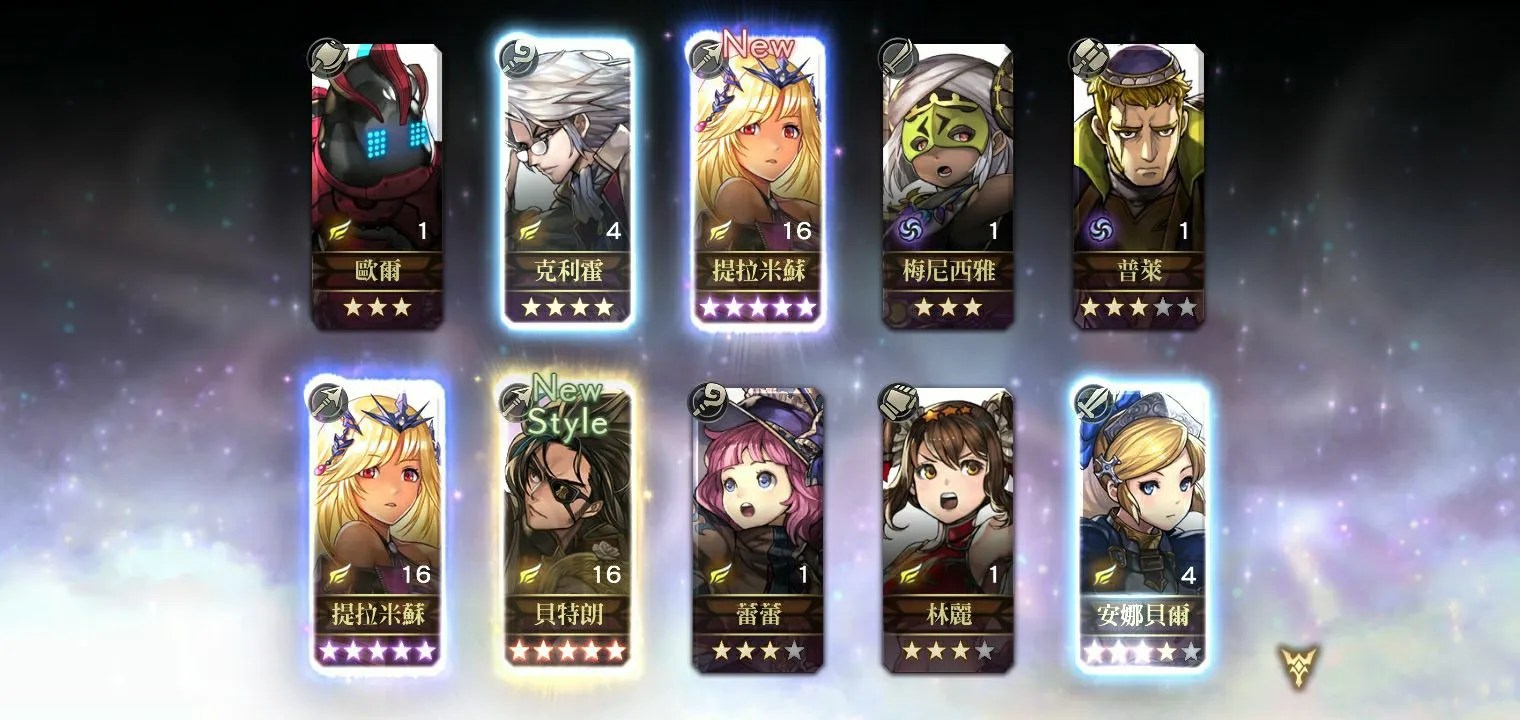Image resolution: width=1520 pixels, height=720 pixels.
Task: Open the 林麗 character card
Action: 948,528
